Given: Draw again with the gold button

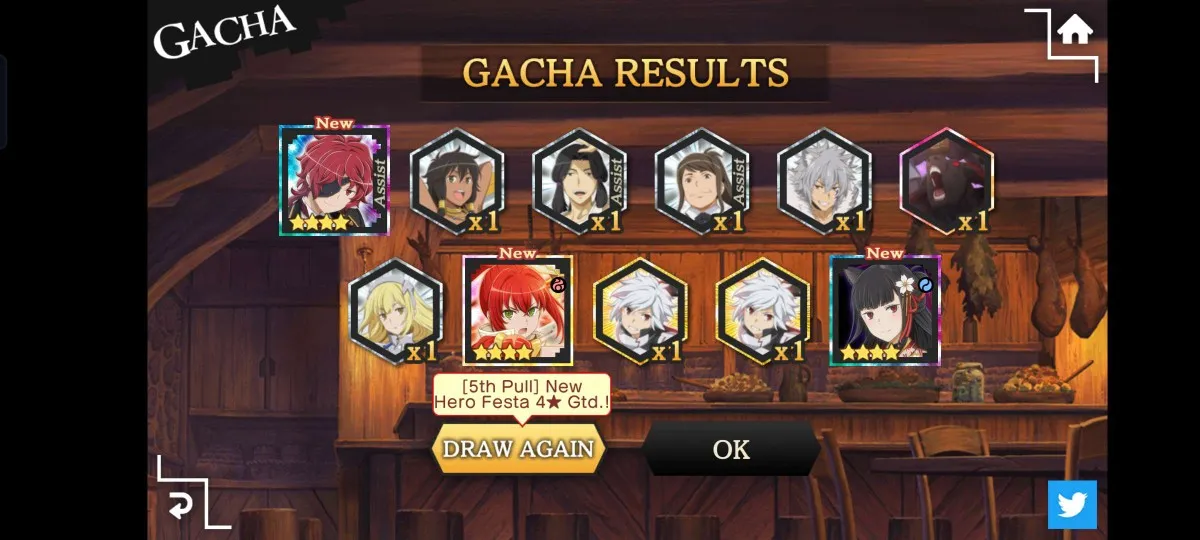Looking at the screenshot, I should [518, 449].
